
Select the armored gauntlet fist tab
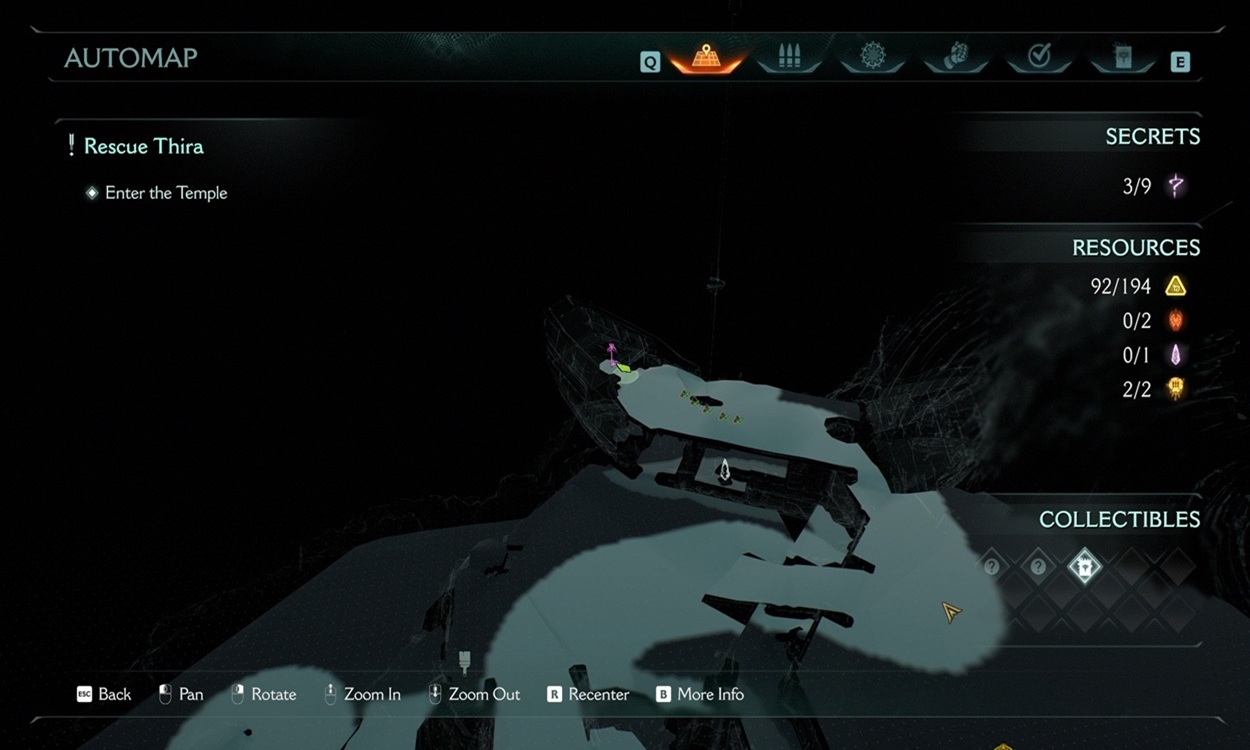click(955, 58)
